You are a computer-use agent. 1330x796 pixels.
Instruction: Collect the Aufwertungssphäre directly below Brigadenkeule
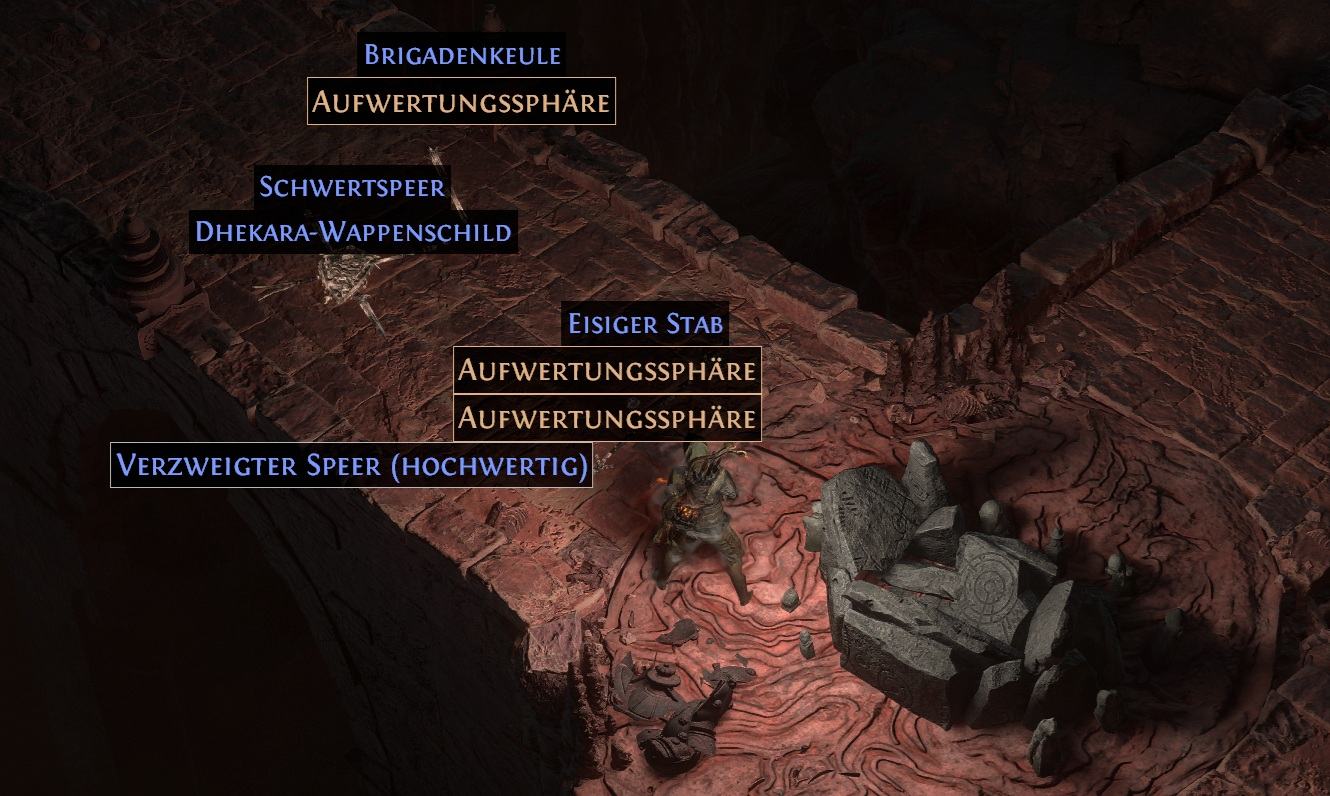pos(461,101)
